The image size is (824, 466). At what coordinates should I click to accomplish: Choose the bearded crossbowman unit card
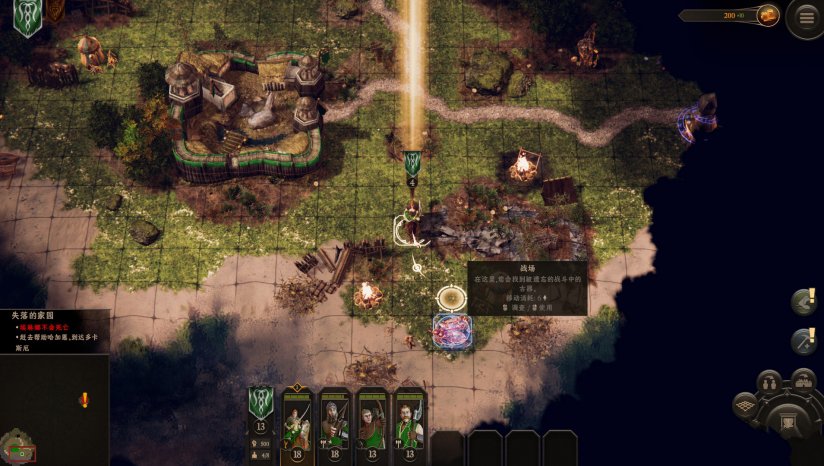335,421
